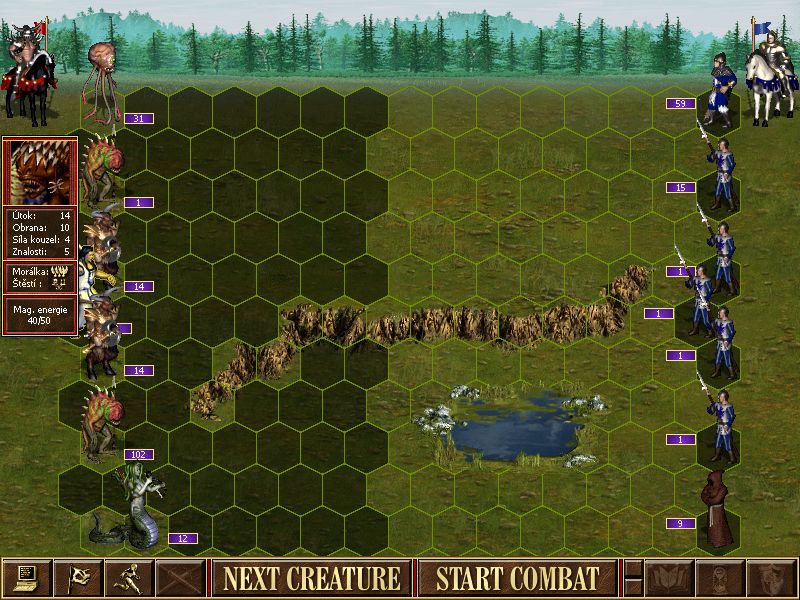Viewport: 800px width, 600px height.
Task: Open the combat options menu
Action: point(27,578)
